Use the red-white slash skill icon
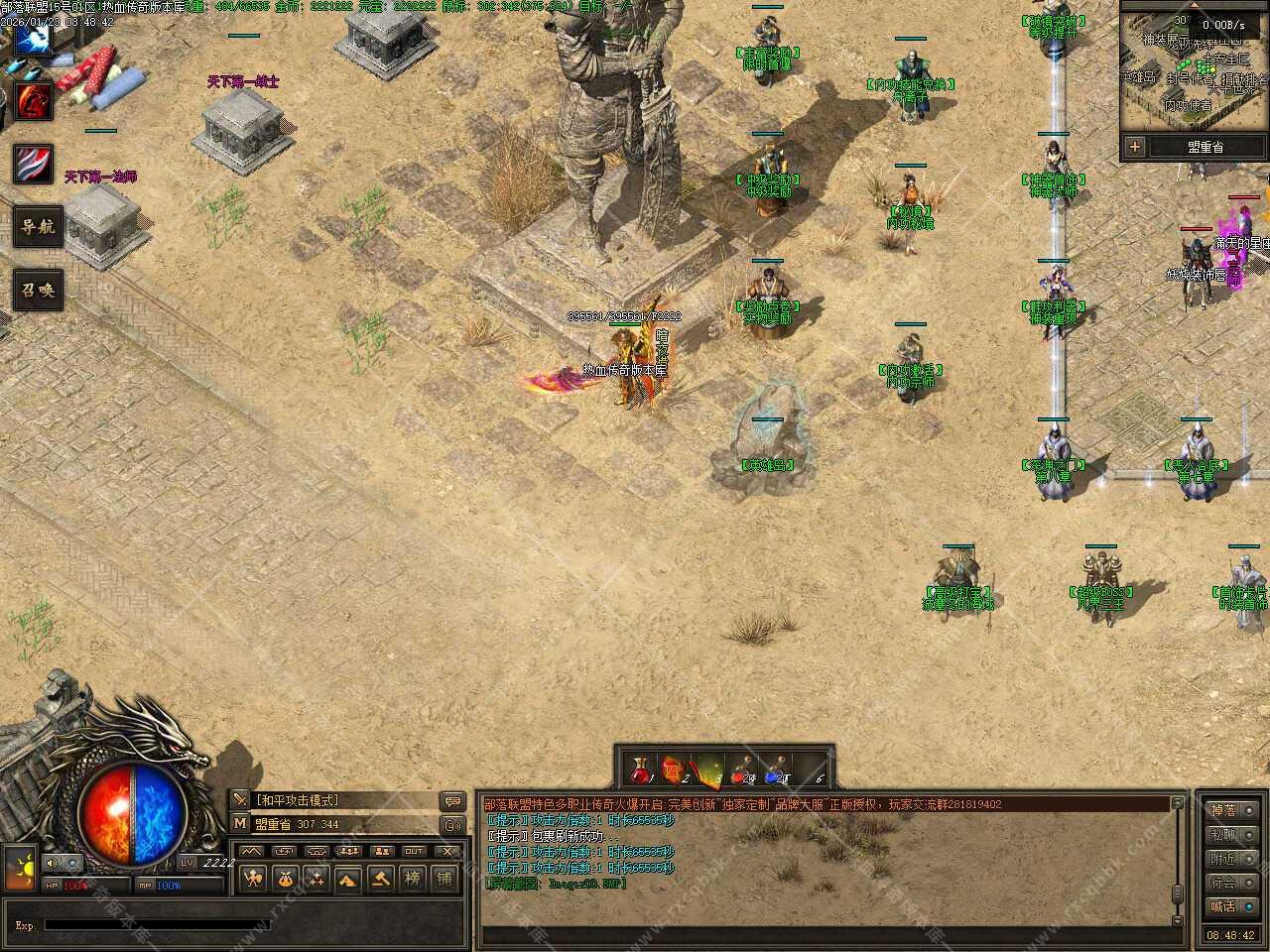 pos(33,164)
